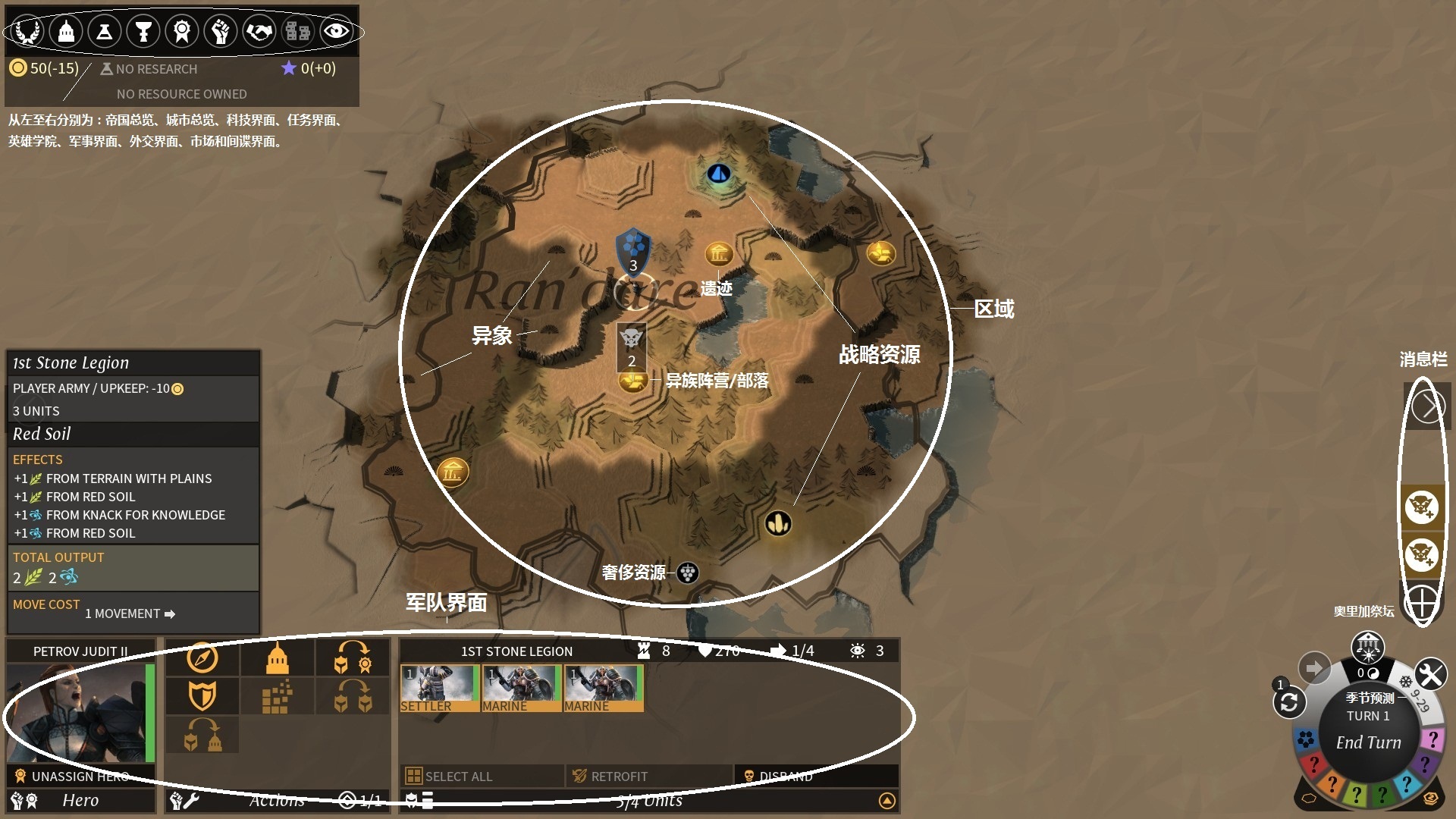The height and width of the screenshot is (819, 1456).
Task: Click the Select All units button
Action: tap(451, 776)
